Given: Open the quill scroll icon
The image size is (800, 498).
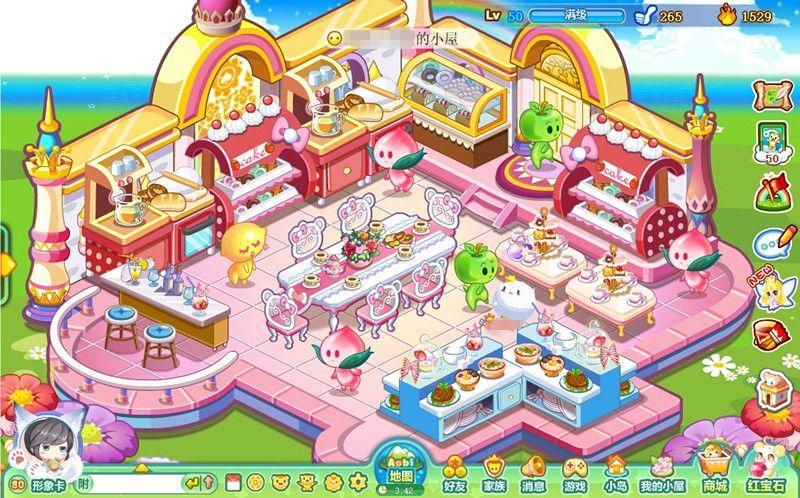Looking at the screenshot, I should 773,94.
